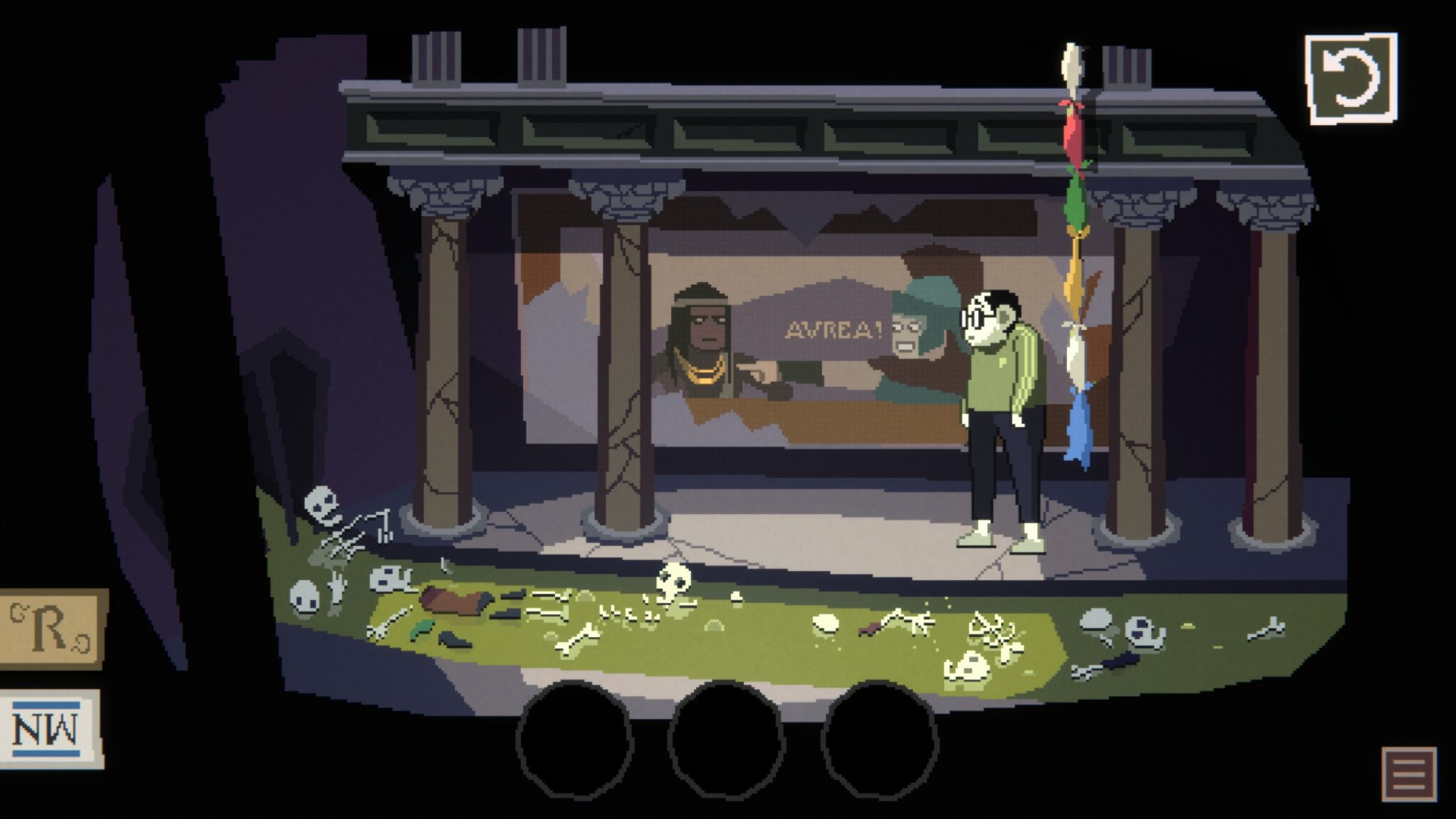The width and height of the screenshot is (1456, 819).
Task: Click the circular arrow undo button
Action: 1351,78
